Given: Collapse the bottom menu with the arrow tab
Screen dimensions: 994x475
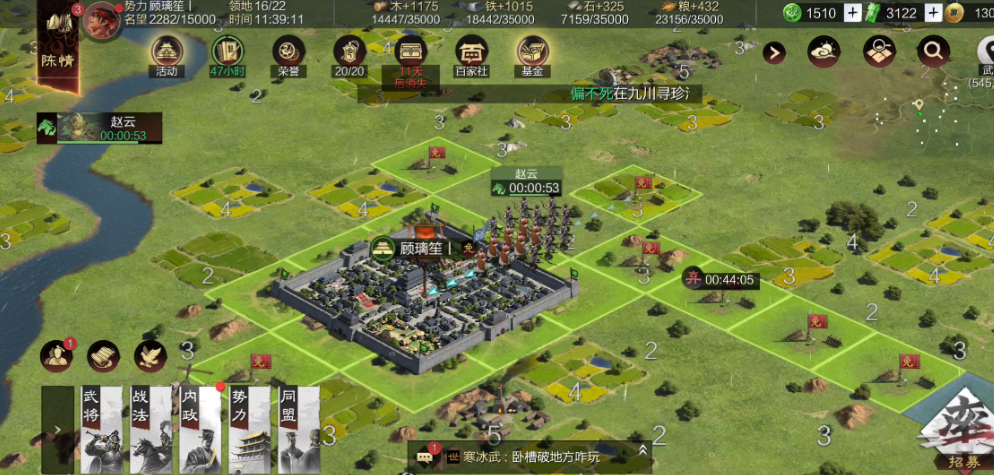Looking at the screenshot, I should [x=57, y=429].
